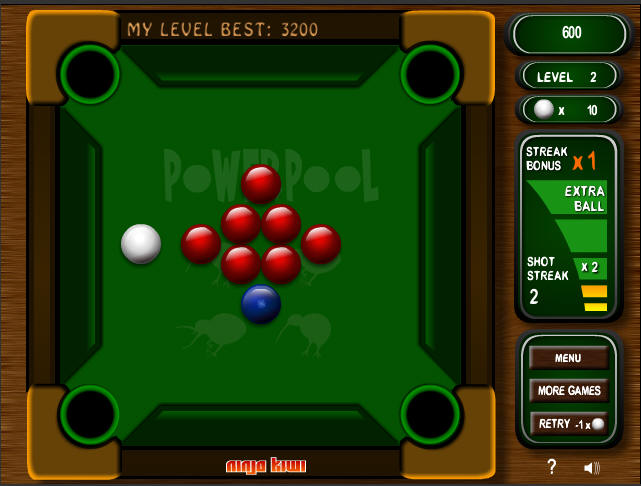Visit the Ninja Kiwi logo link
Image resolution: width=641 pixels, height=486 pixels.
point(266,465)
